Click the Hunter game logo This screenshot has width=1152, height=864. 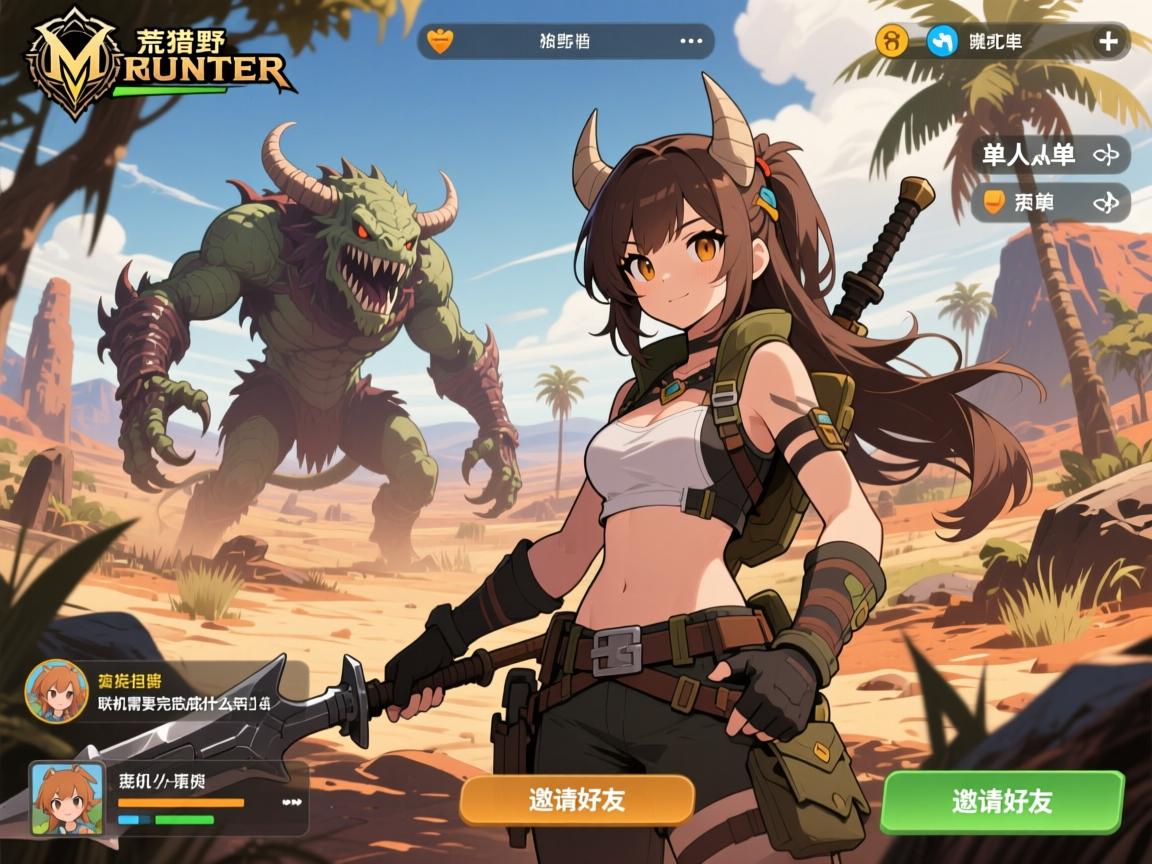[160, 62]
